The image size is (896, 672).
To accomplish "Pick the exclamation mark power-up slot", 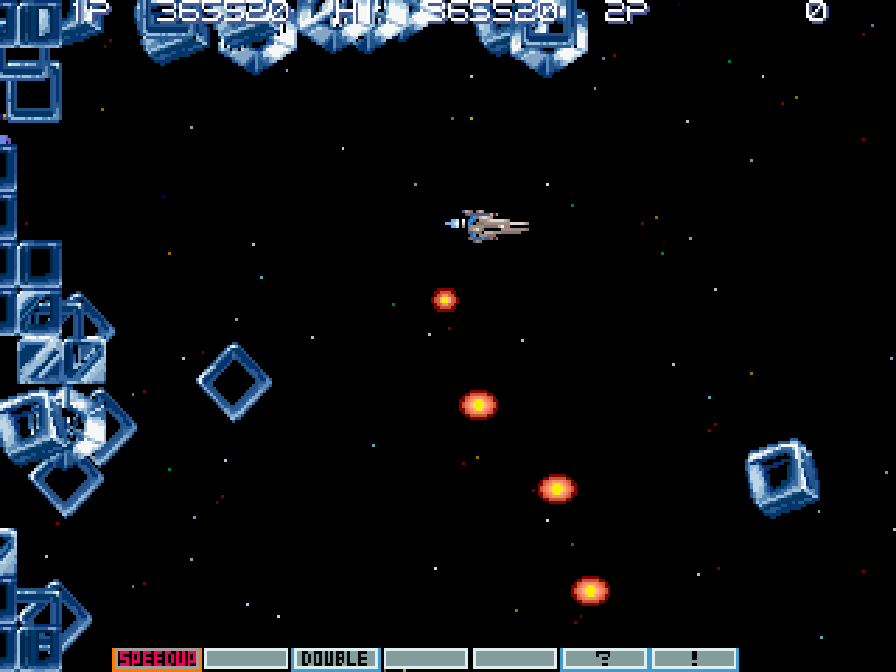I will [694, 659].
